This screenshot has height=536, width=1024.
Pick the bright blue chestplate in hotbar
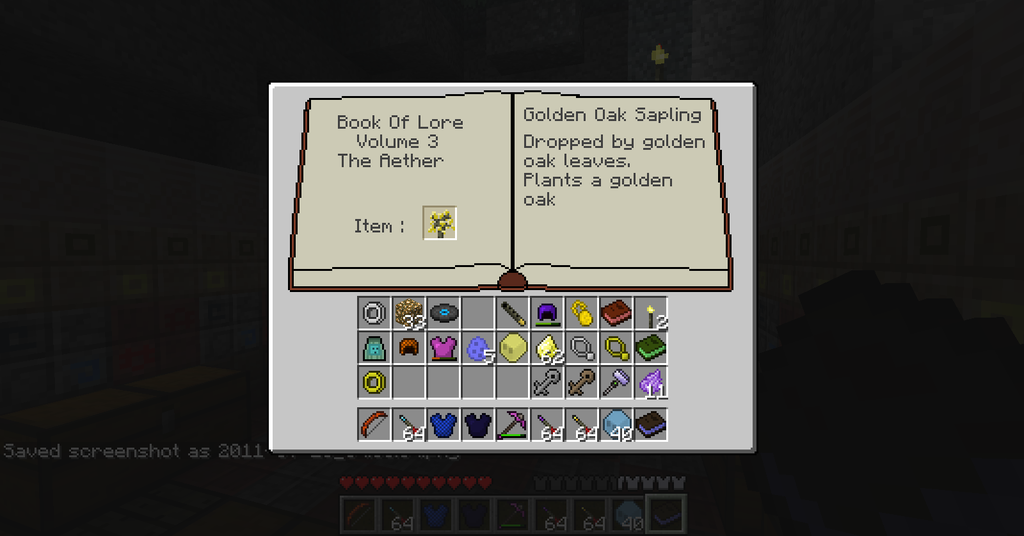click(443, 424)
